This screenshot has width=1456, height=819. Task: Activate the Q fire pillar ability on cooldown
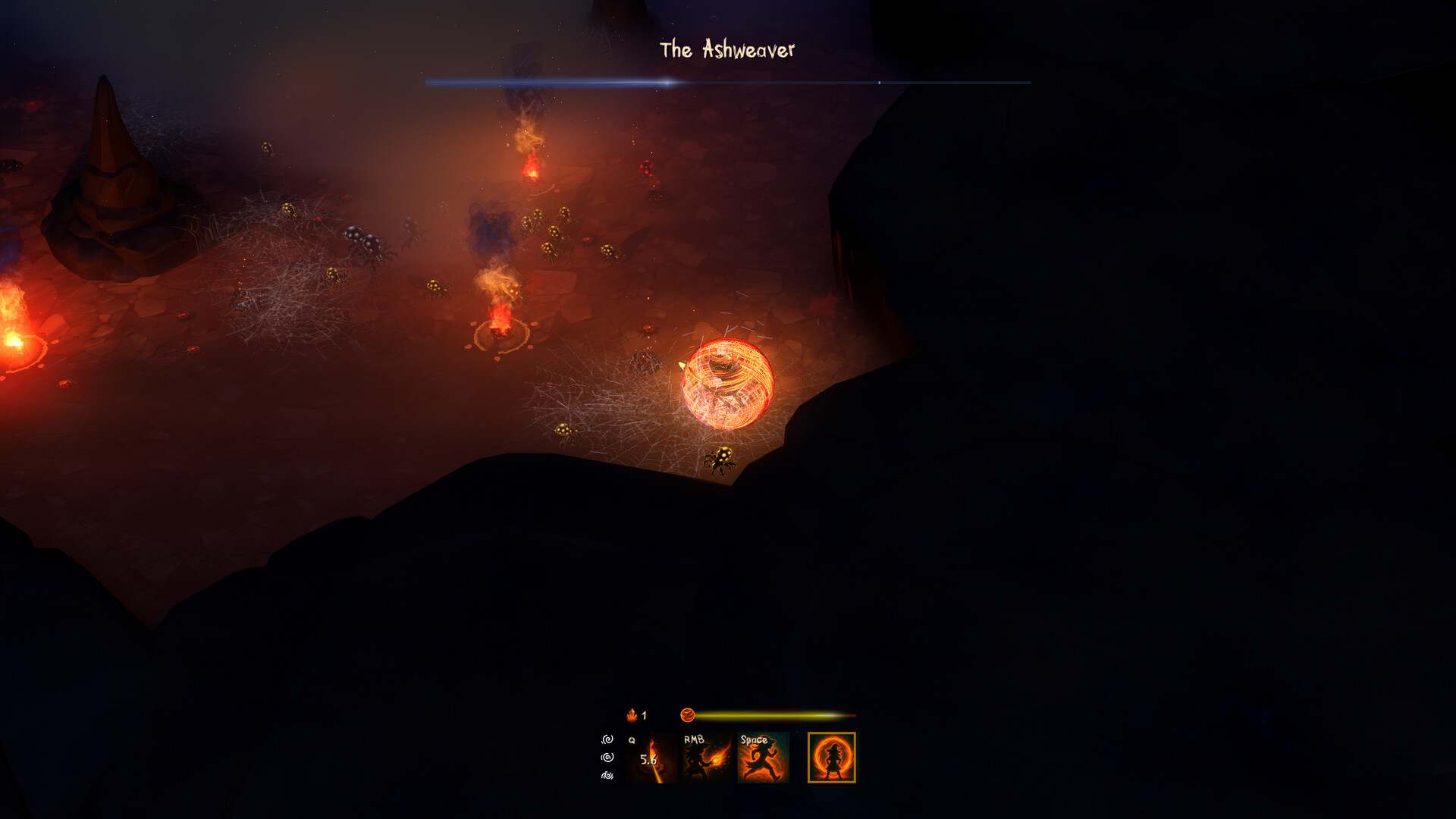[651, 758]
